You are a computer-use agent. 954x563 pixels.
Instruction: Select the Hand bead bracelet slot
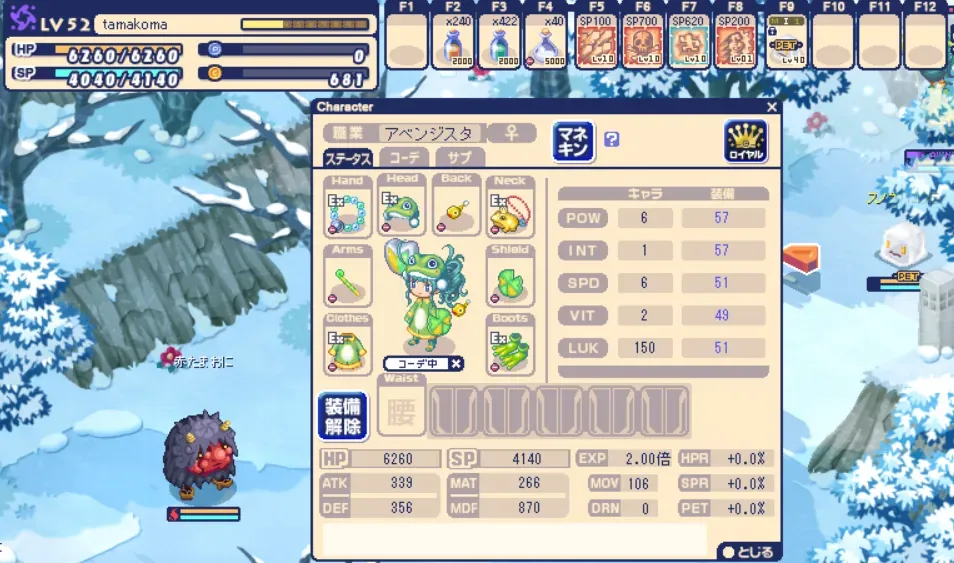coord(348,208)
